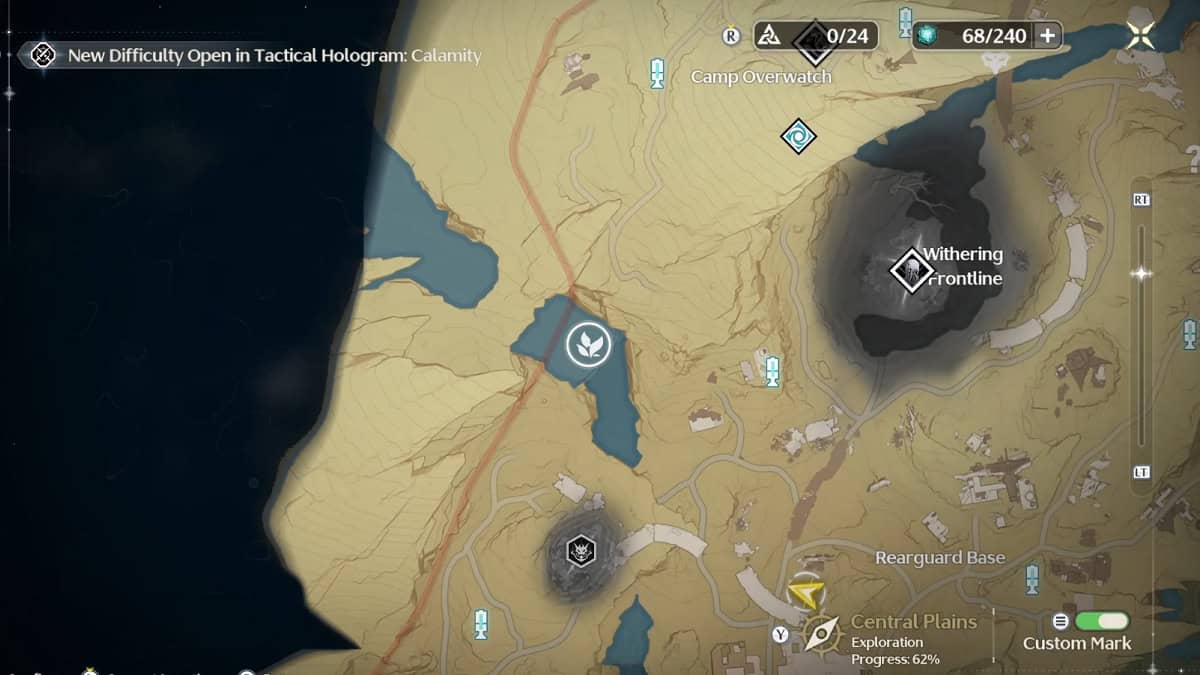Add more Waveplates with the plus button

coord(1048,36)
